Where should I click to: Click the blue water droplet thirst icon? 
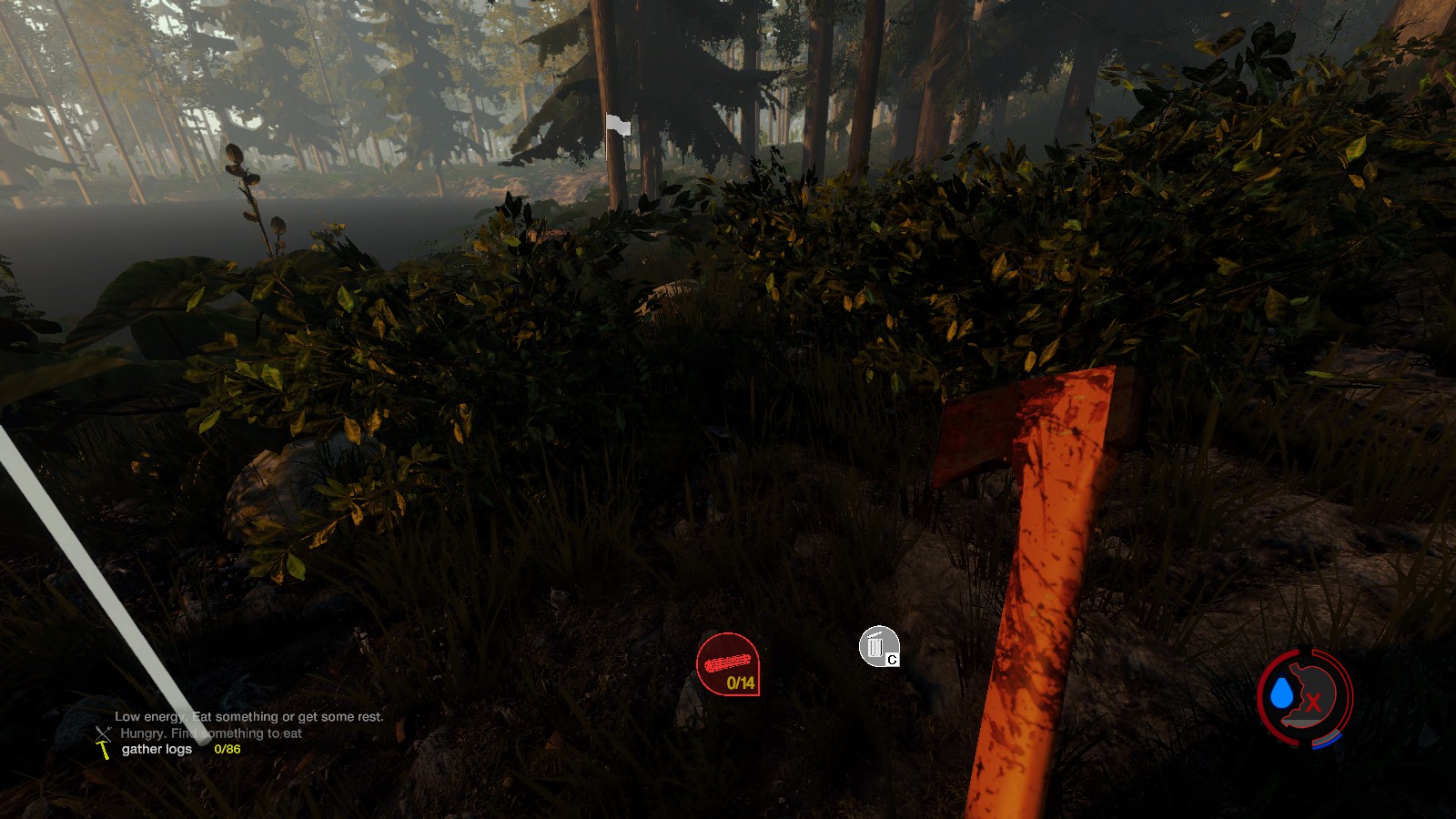pos(1281,694)
